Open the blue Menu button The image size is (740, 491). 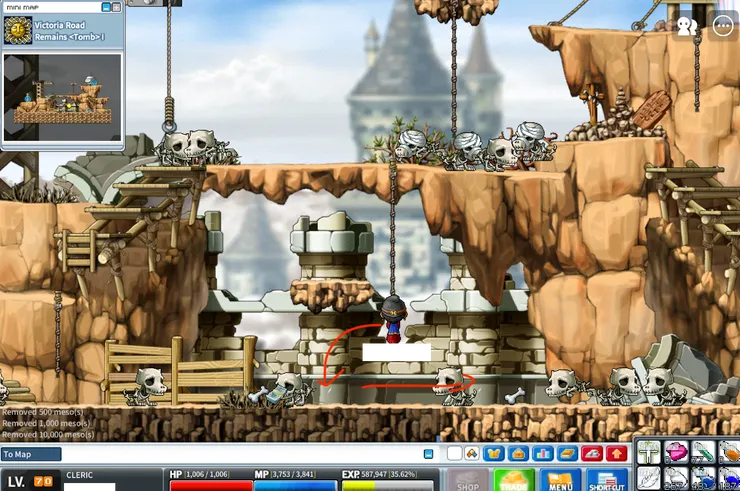point(560,480)
